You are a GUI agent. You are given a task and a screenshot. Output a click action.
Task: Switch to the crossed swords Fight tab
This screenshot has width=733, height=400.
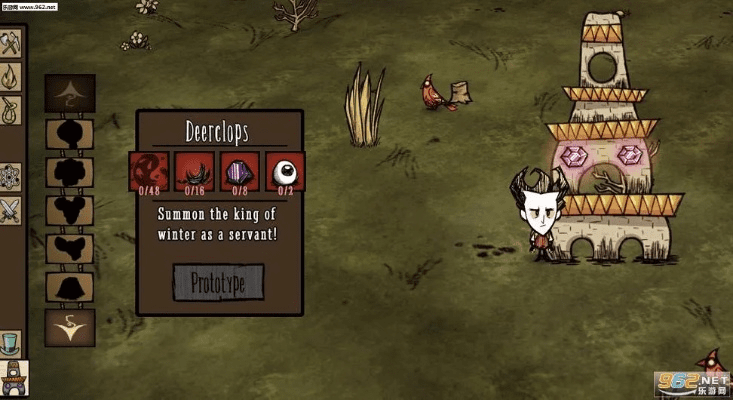11,210
